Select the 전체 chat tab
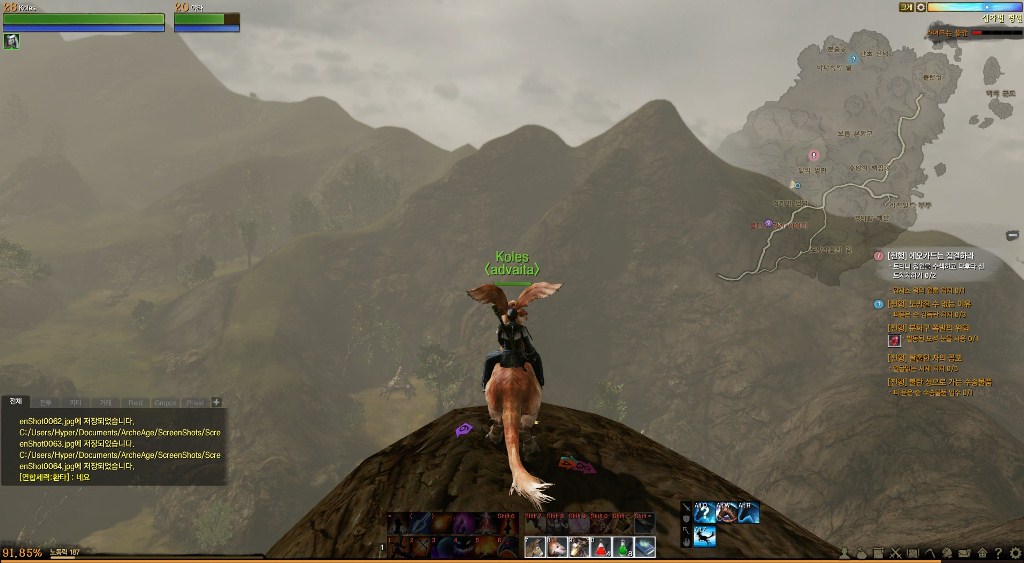Image resolution: width=1024 pixels, height=563 pixels. (x=15, y=402)
